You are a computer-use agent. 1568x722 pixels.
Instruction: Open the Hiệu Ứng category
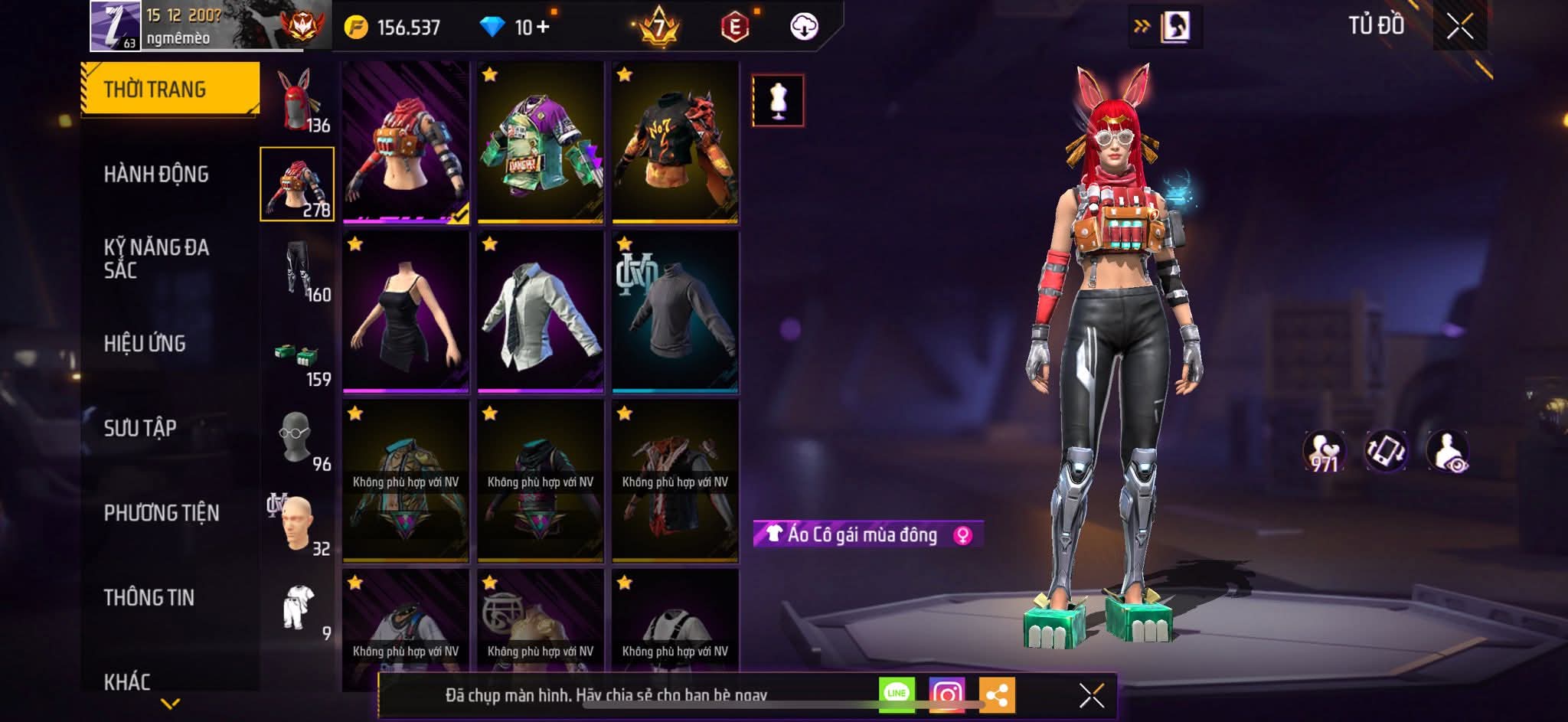tap(145, 344)
